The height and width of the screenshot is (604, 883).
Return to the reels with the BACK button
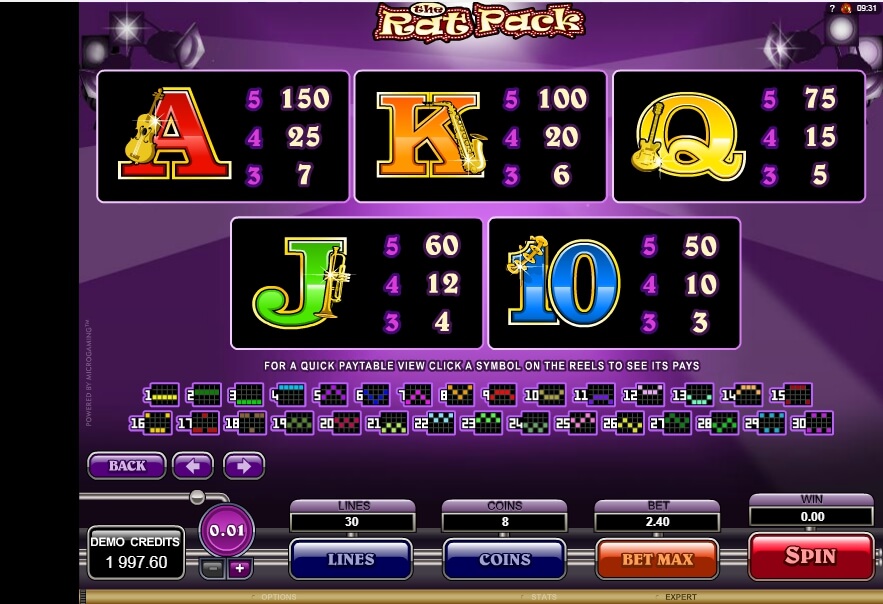[127, 466]
